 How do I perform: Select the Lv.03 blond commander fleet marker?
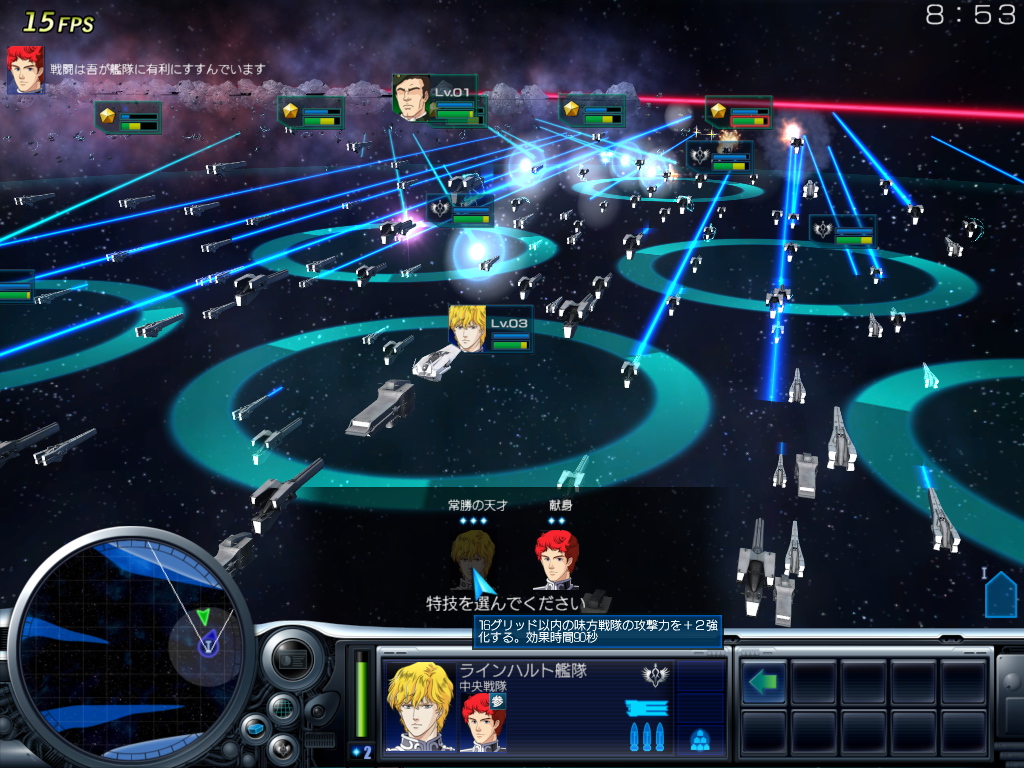click(x=467, y=329)
